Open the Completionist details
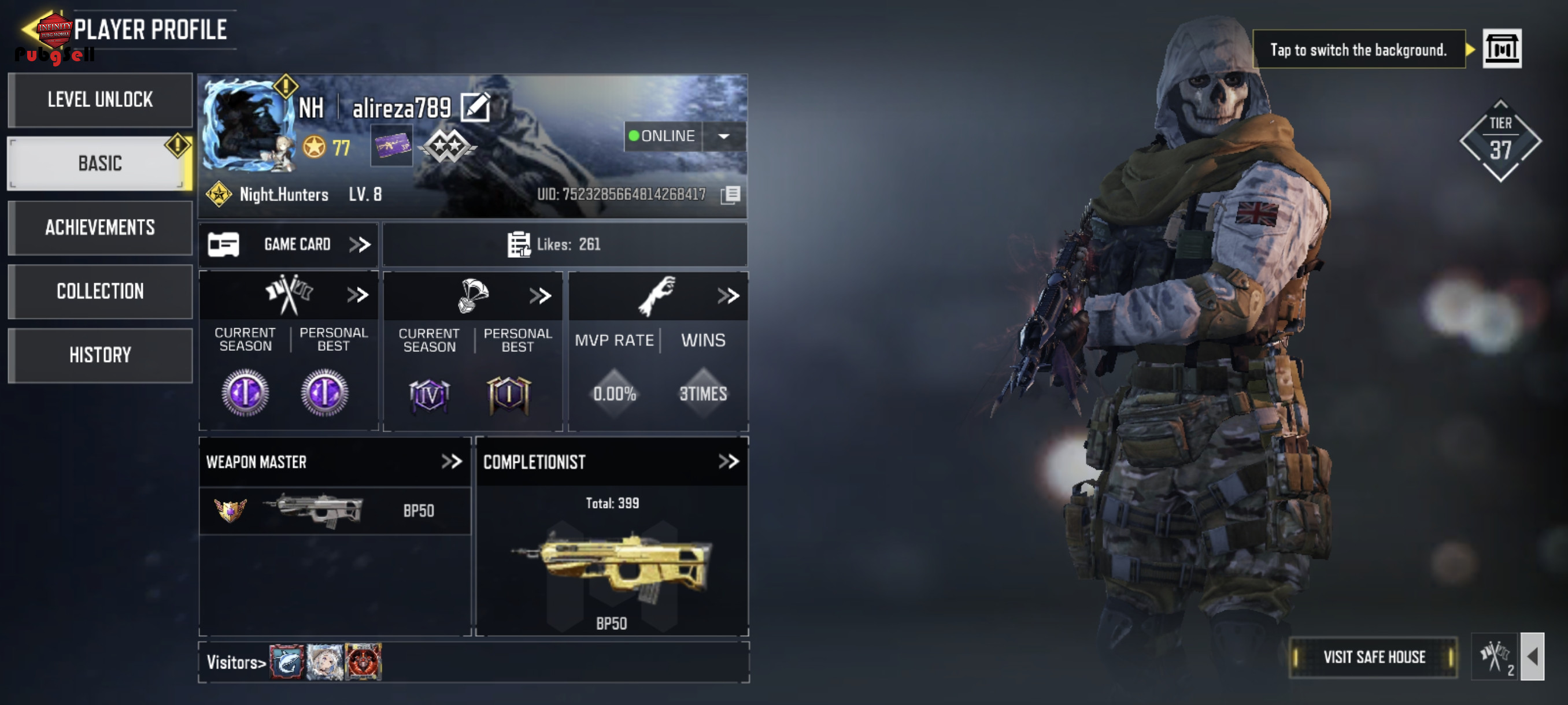The image size is (1568, 705). coord(728,462)
